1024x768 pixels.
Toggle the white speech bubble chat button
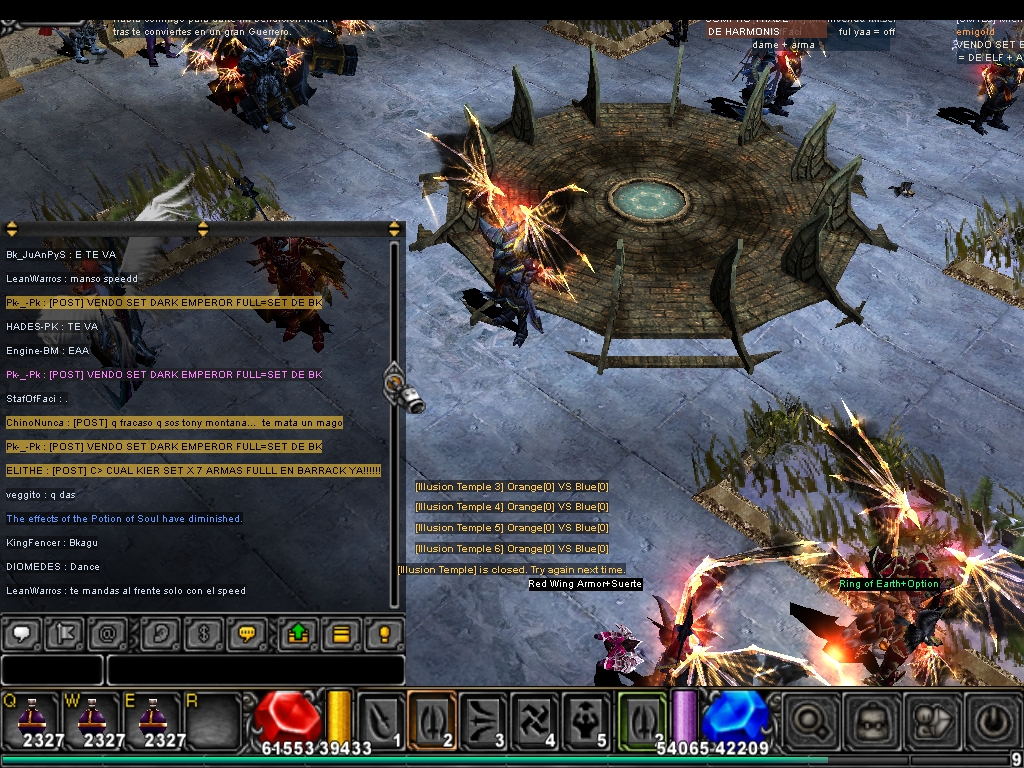click(22, 633)
